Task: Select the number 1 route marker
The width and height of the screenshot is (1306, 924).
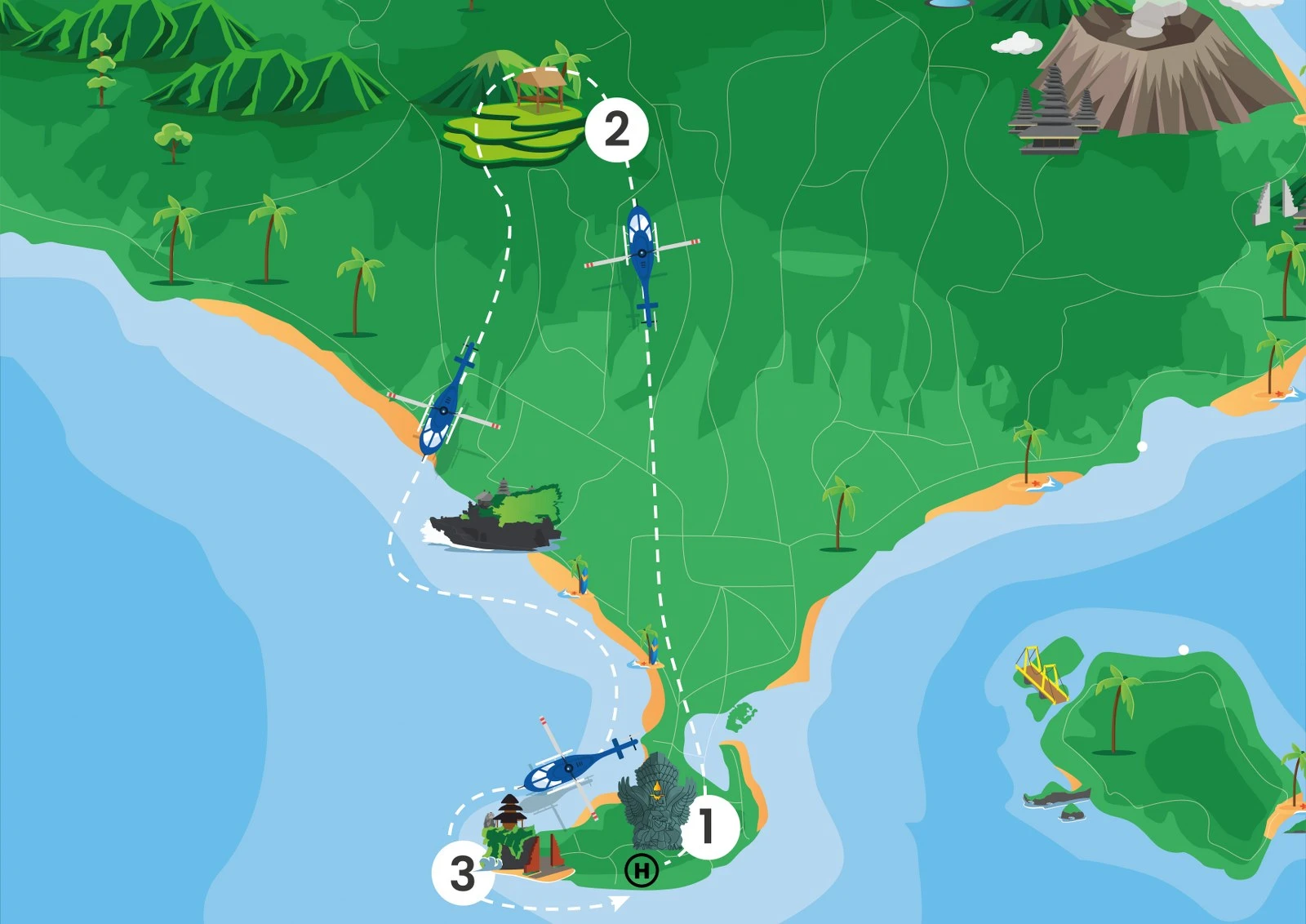Action: tap(708, 826)
